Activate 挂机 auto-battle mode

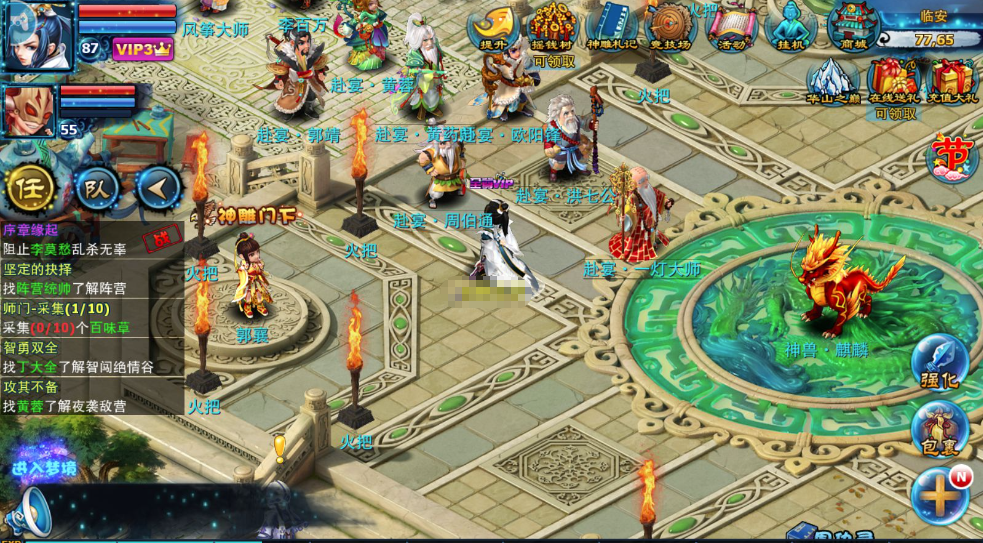coord(790,27)
